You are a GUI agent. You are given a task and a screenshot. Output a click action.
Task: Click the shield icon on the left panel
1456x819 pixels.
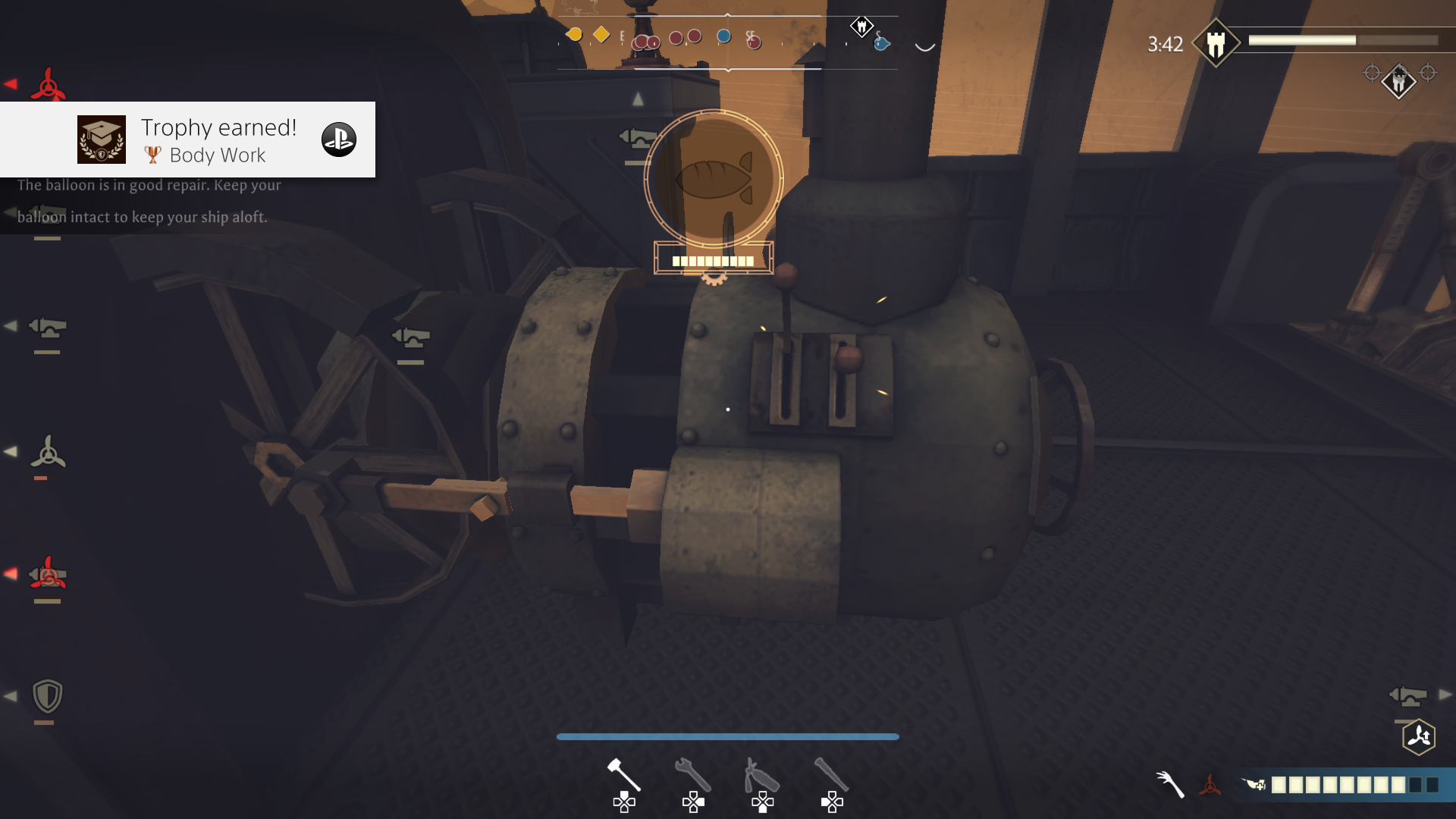tap(48, 695)
